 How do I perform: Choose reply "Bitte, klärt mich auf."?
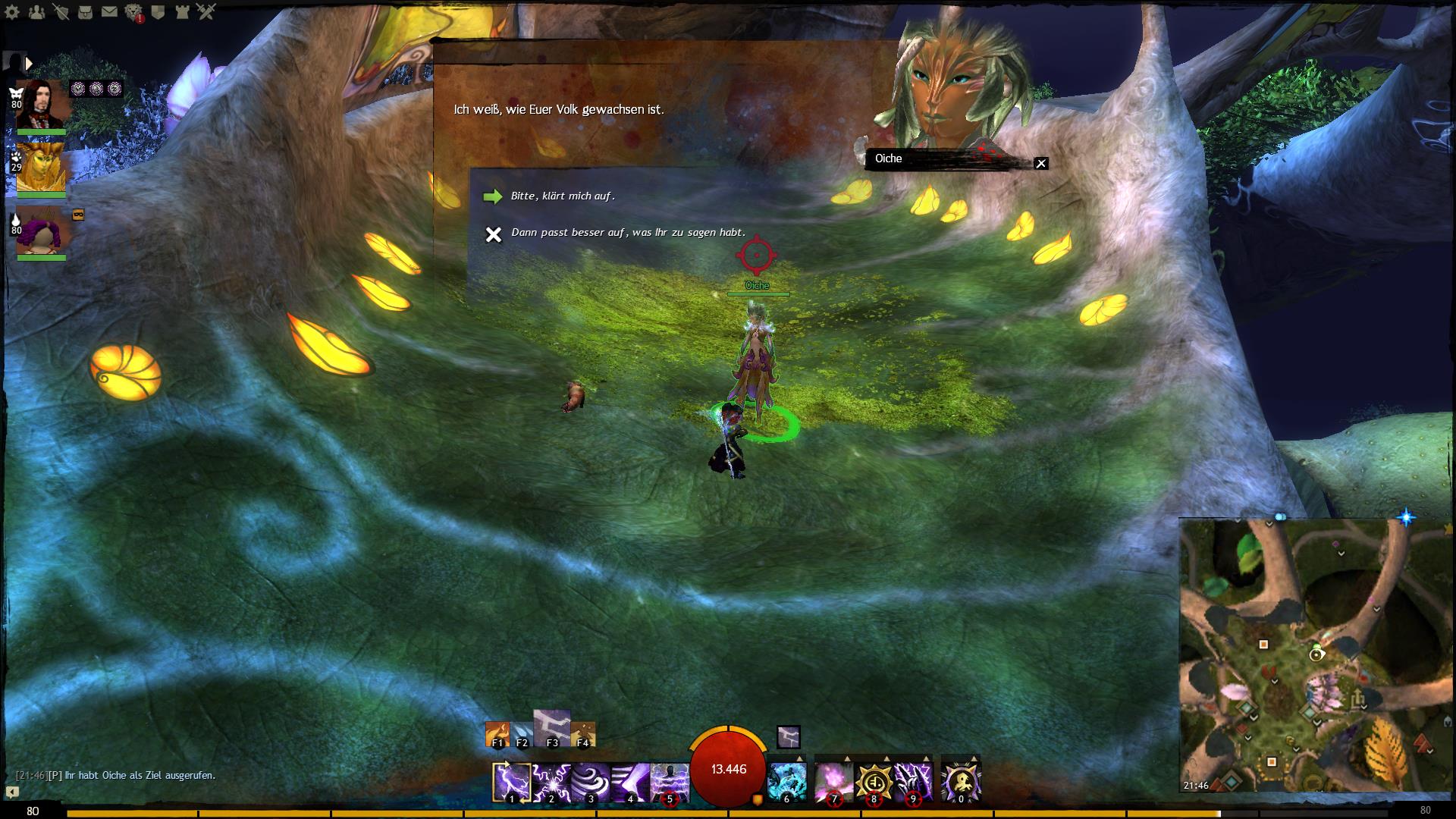(562, 196)
